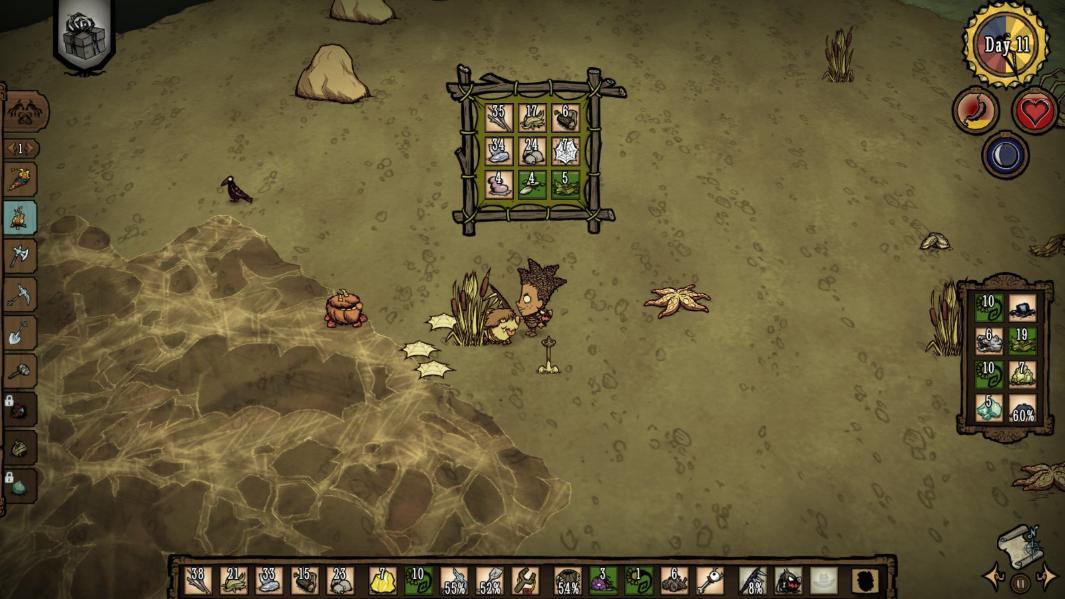
Task: Select the twigs stack of 38 in inventory
Action: (198, 579)
